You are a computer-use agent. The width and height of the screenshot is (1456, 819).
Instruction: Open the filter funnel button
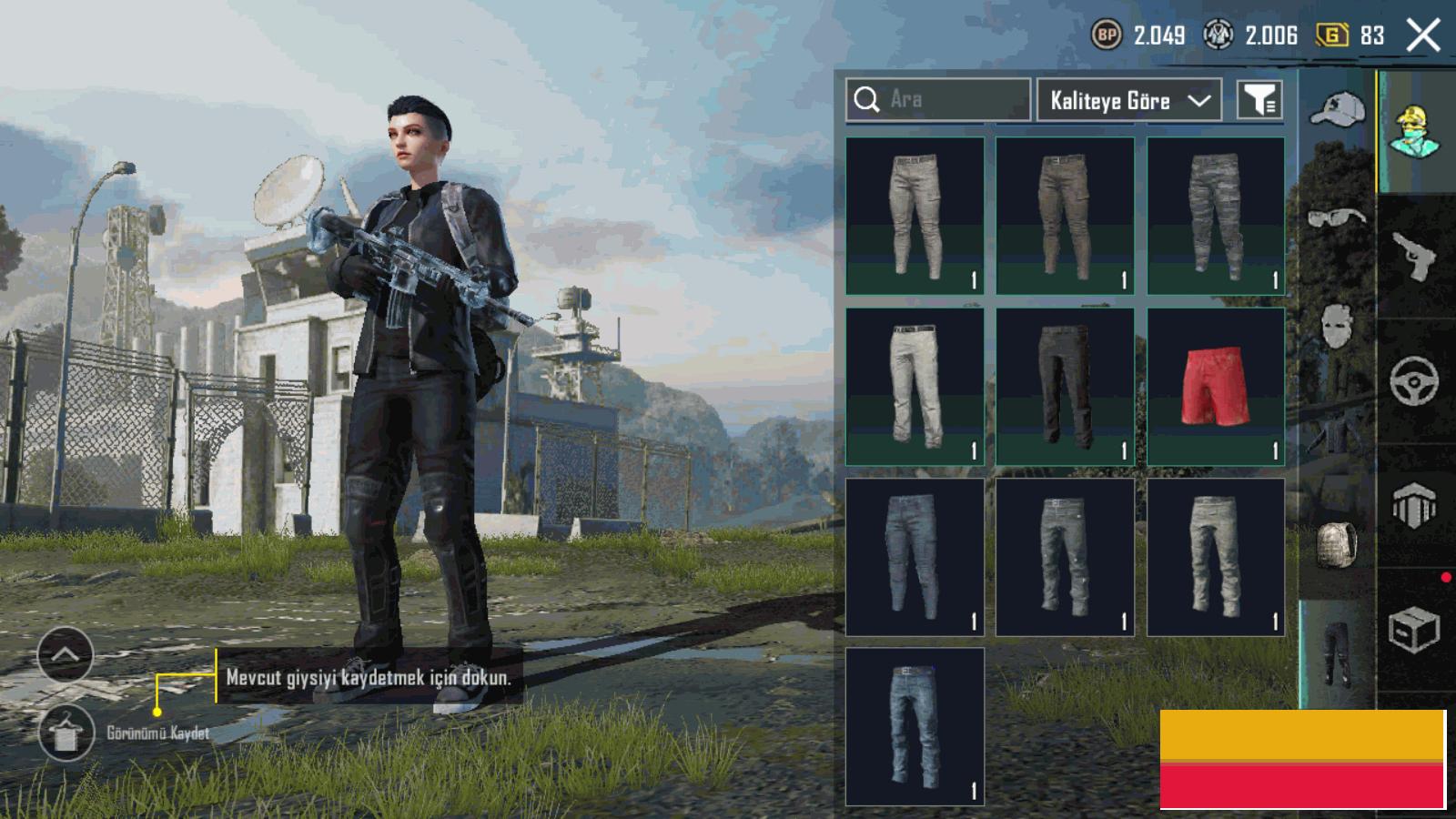[1259, 100]
